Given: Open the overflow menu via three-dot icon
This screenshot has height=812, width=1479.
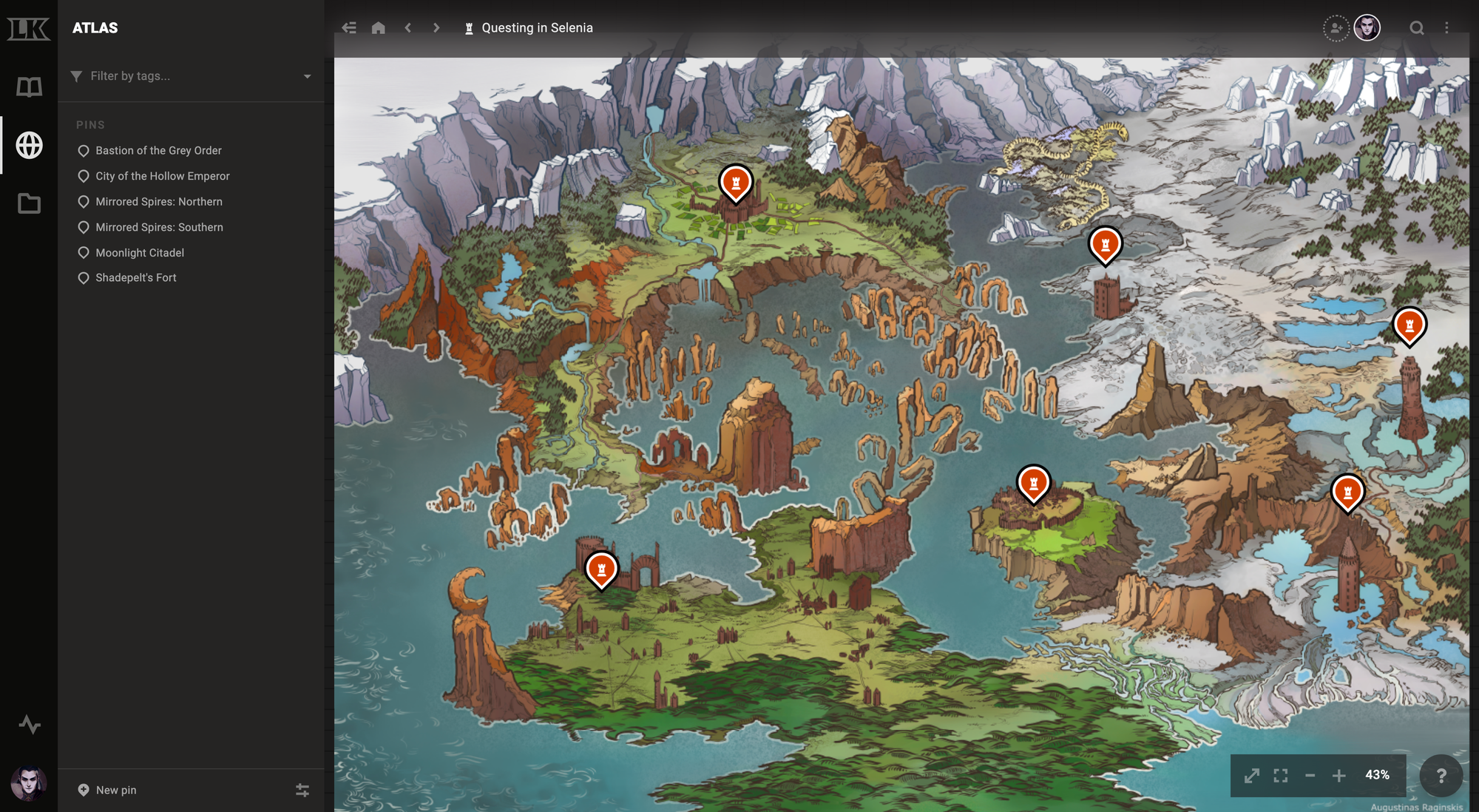Looking at the screenshot, I should tap(1448, 27).
